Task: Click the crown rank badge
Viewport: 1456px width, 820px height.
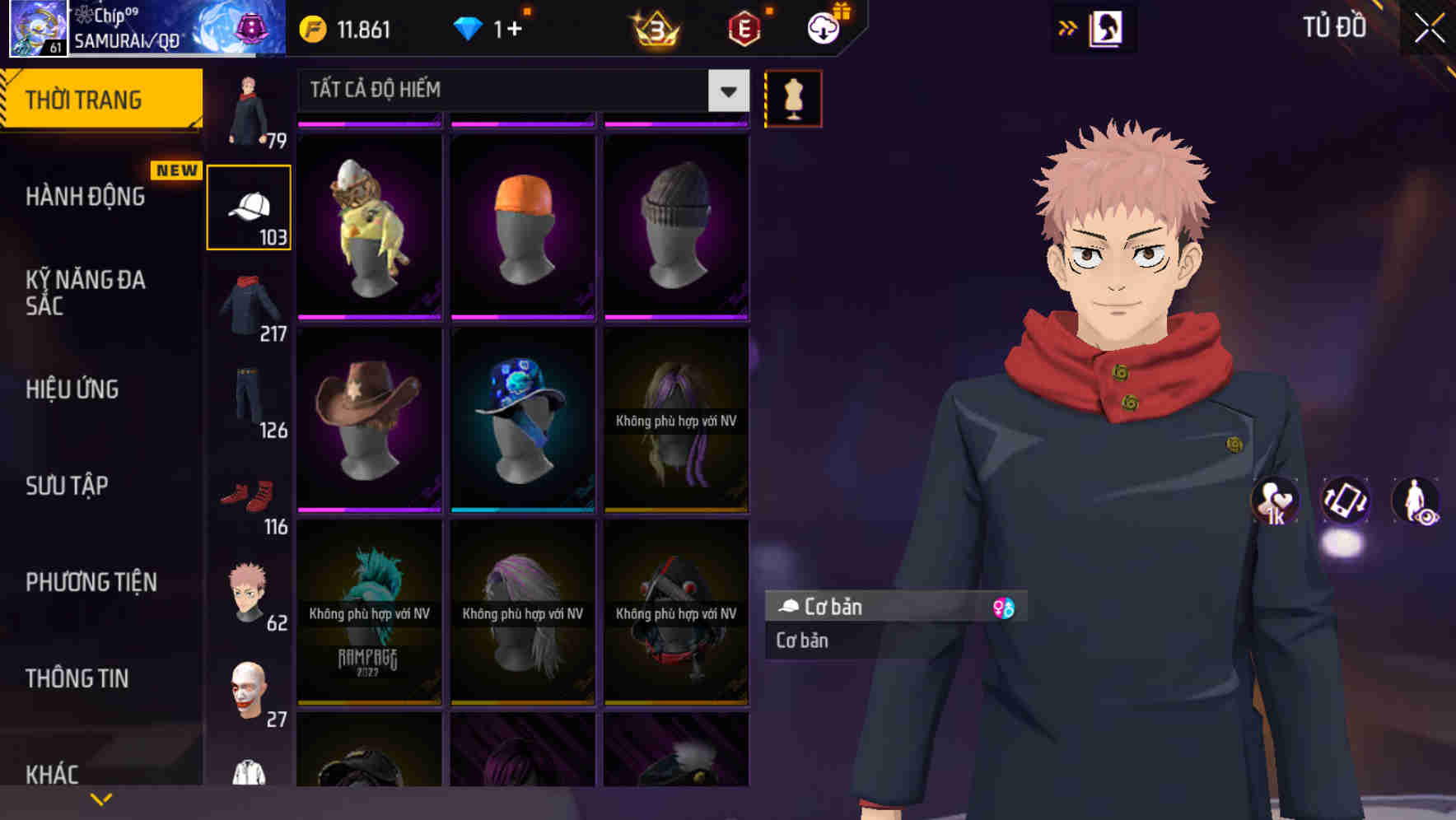Action: [653, 28]
